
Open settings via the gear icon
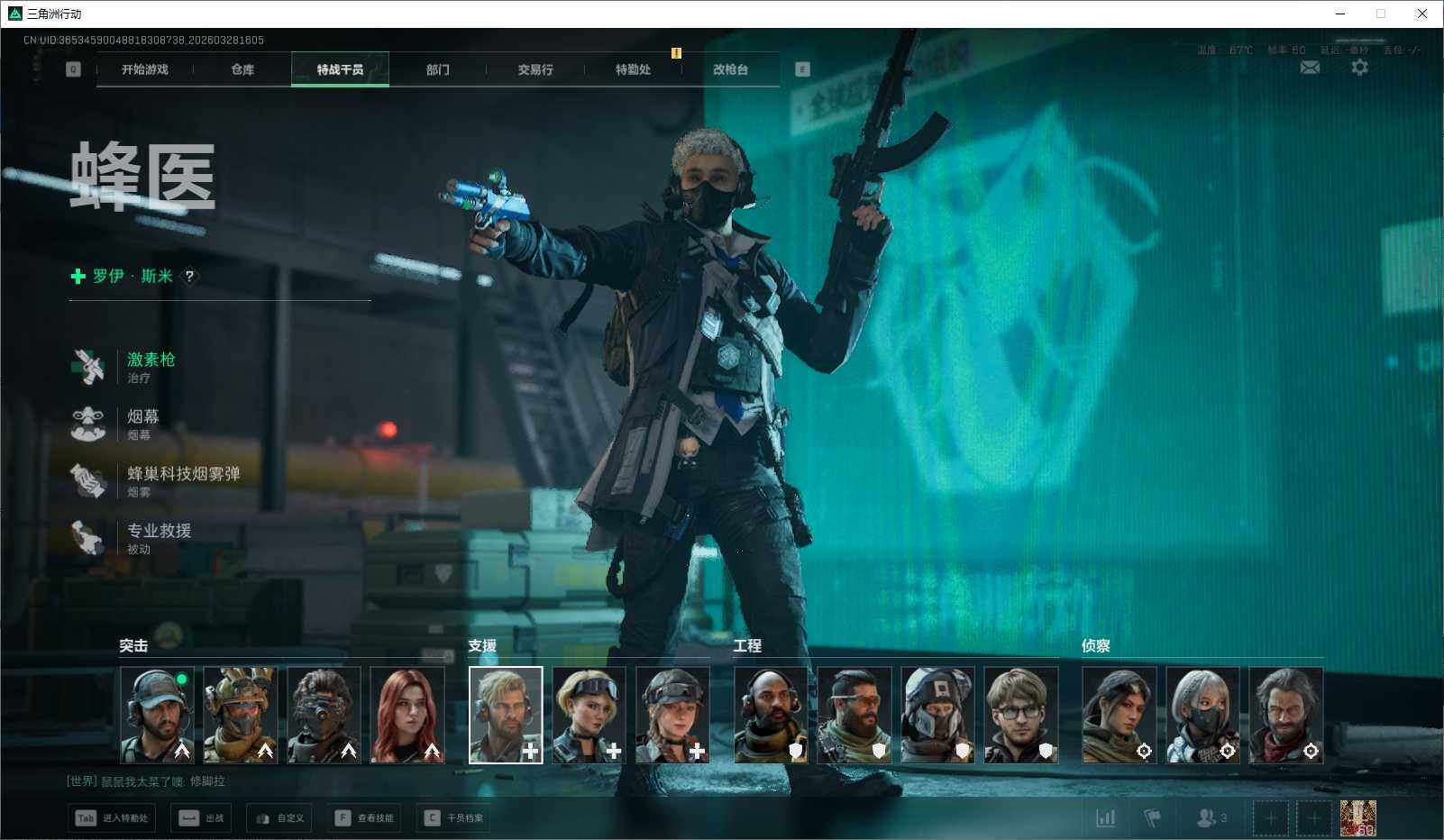click(x=1359, y=68)
